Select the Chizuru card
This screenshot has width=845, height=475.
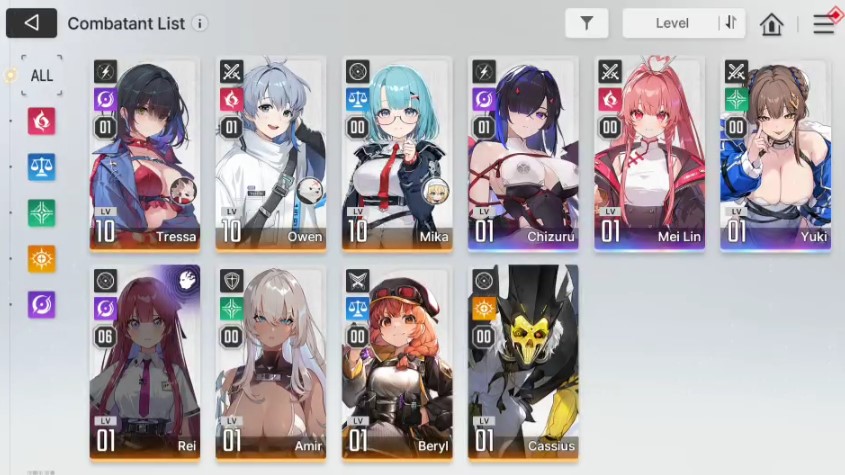click(523, 153)
